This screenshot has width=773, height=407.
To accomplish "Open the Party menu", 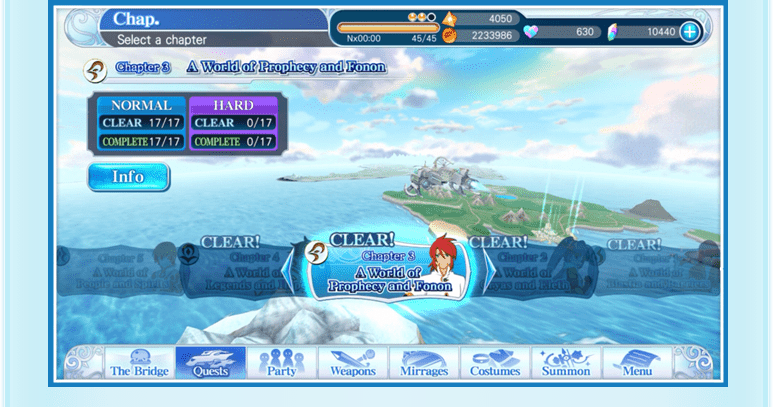I will [x=282, y=363].
